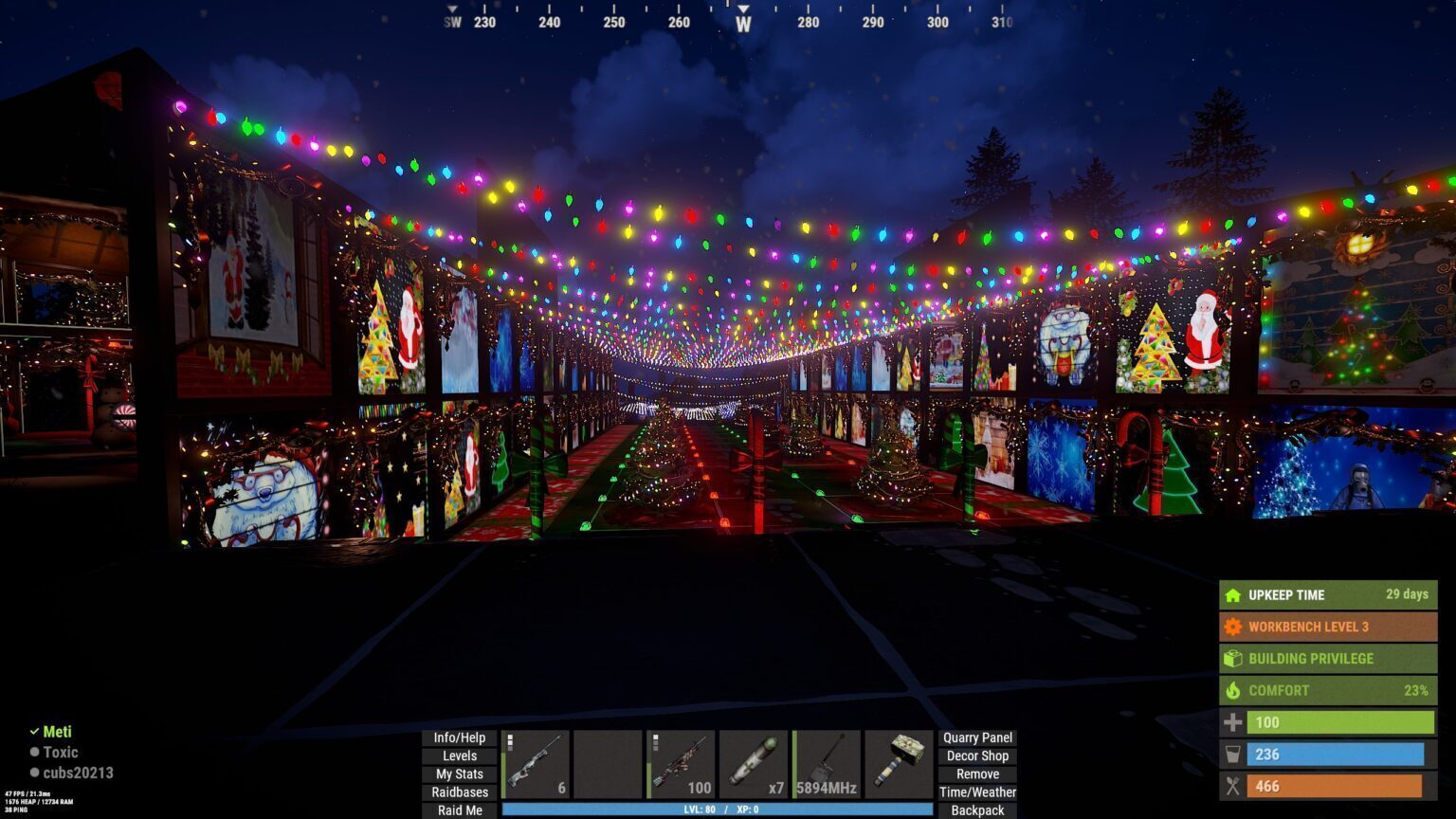The width and height of the screenshot is (1456, 819).
Task: Click the gear icon beside Workbench Level 3
Action: [x=1233, y=627]
